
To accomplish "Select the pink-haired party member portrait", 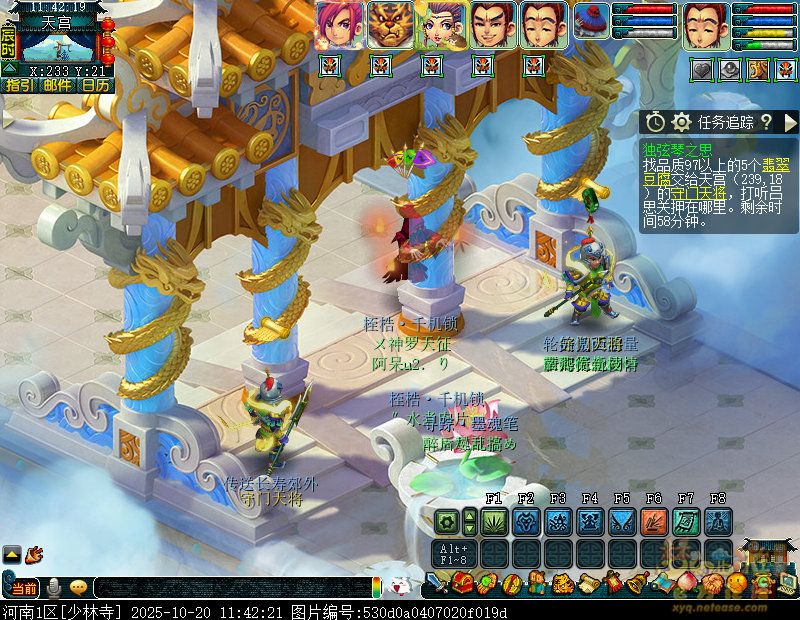I will tap(339, 25).
